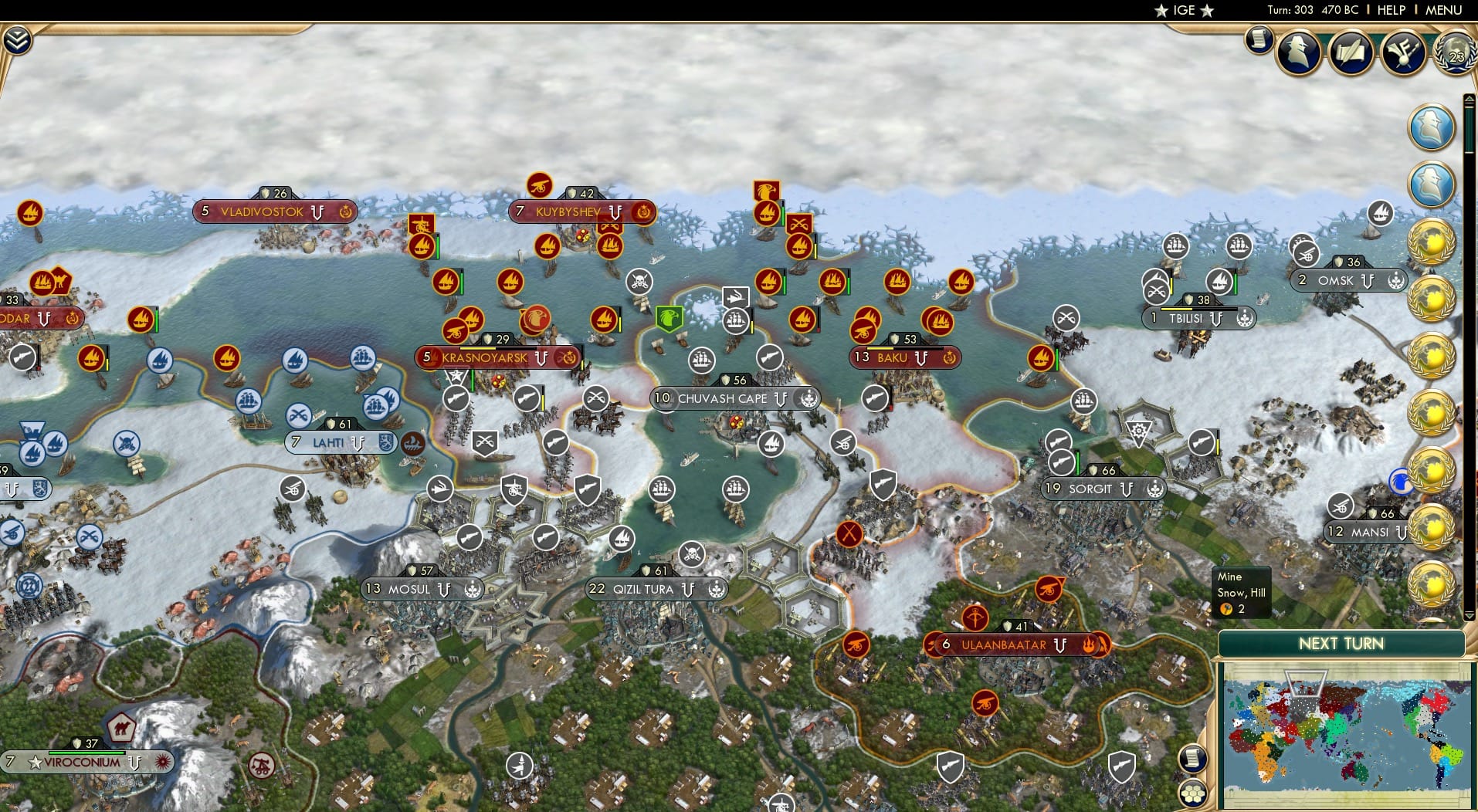Open the IGE menu in the top bar

click(1181, 10)
